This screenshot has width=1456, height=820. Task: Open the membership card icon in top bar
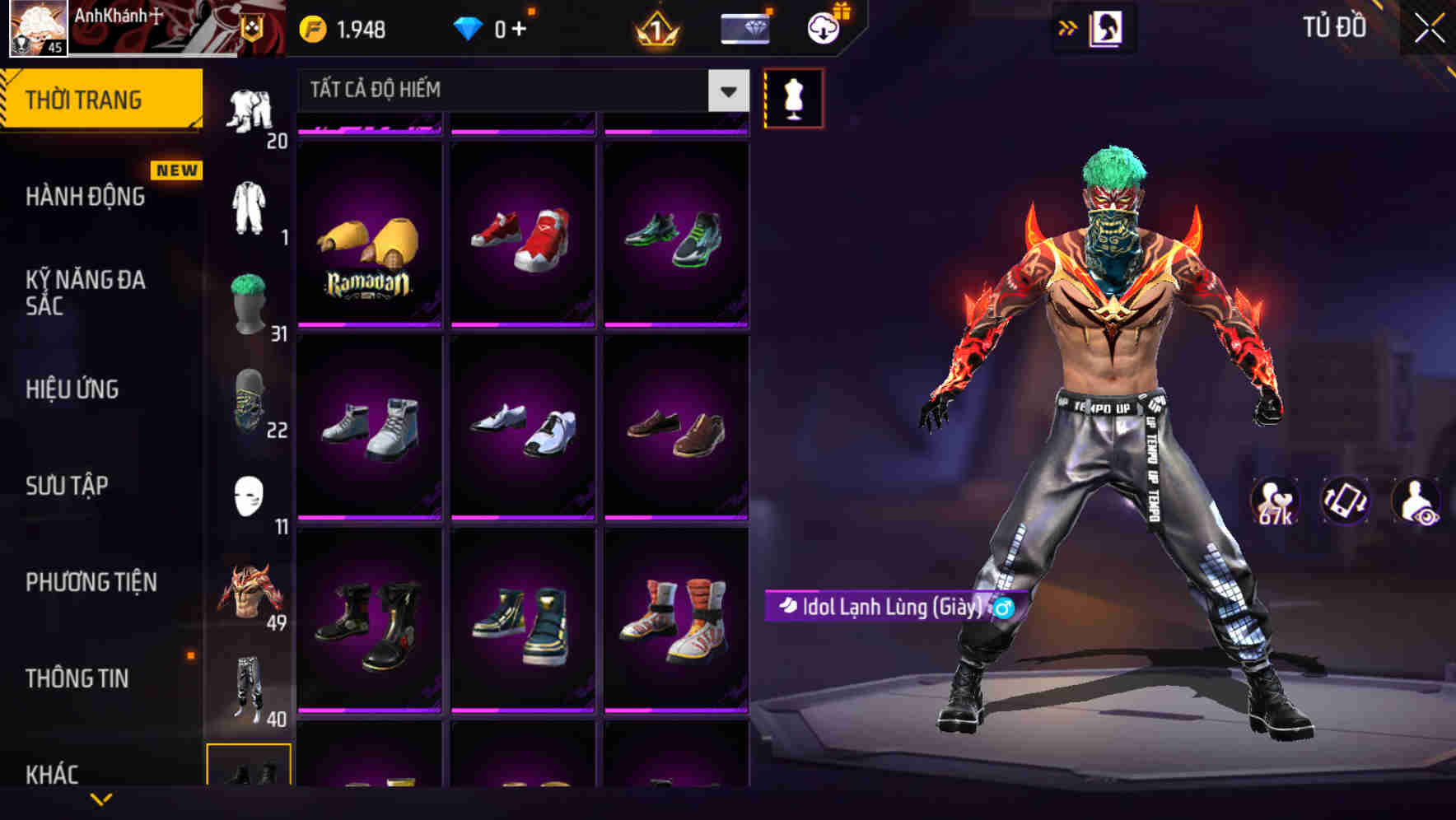point(744,27)
